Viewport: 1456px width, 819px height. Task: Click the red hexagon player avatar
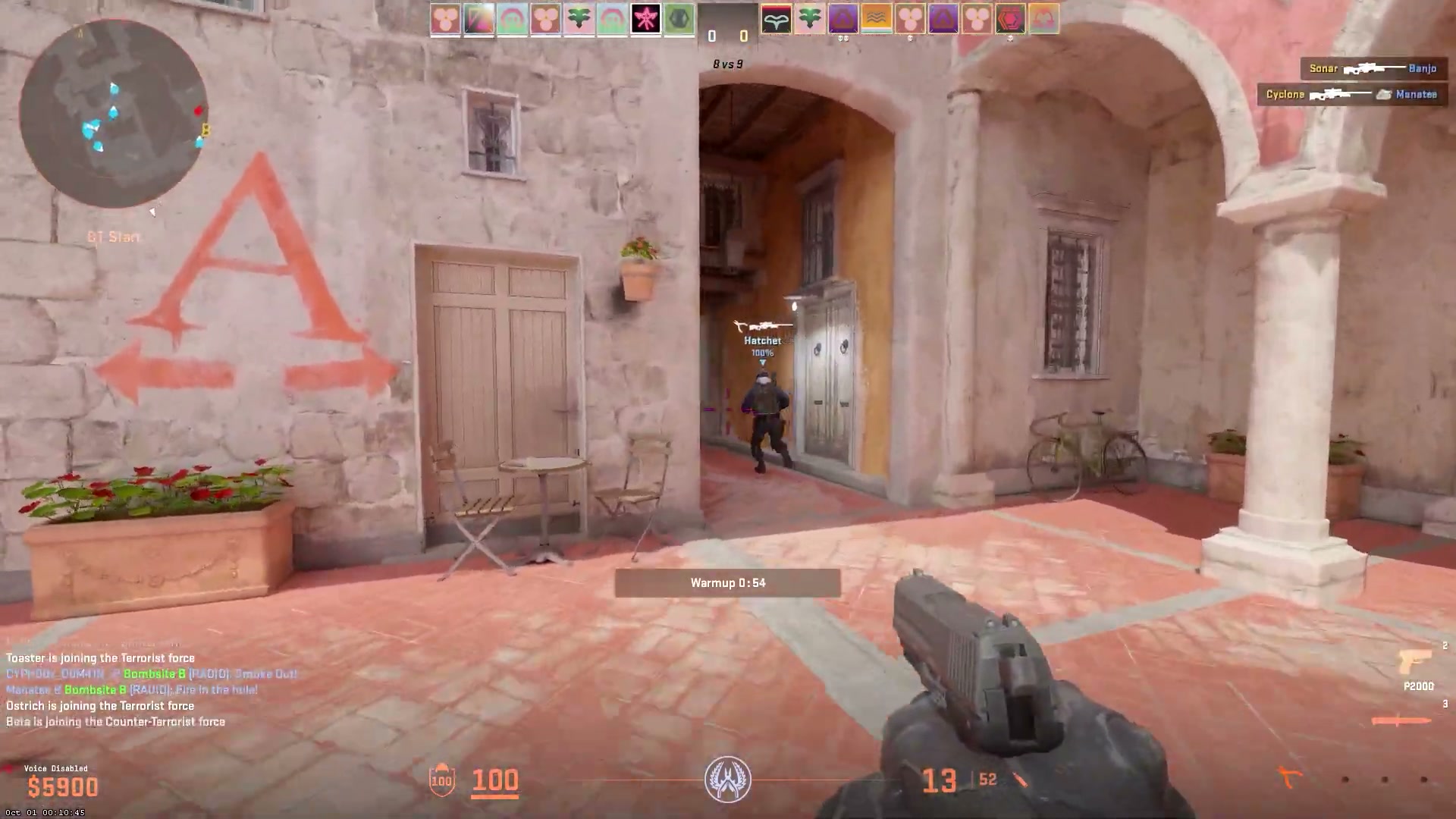click(x=1010, y=19)
